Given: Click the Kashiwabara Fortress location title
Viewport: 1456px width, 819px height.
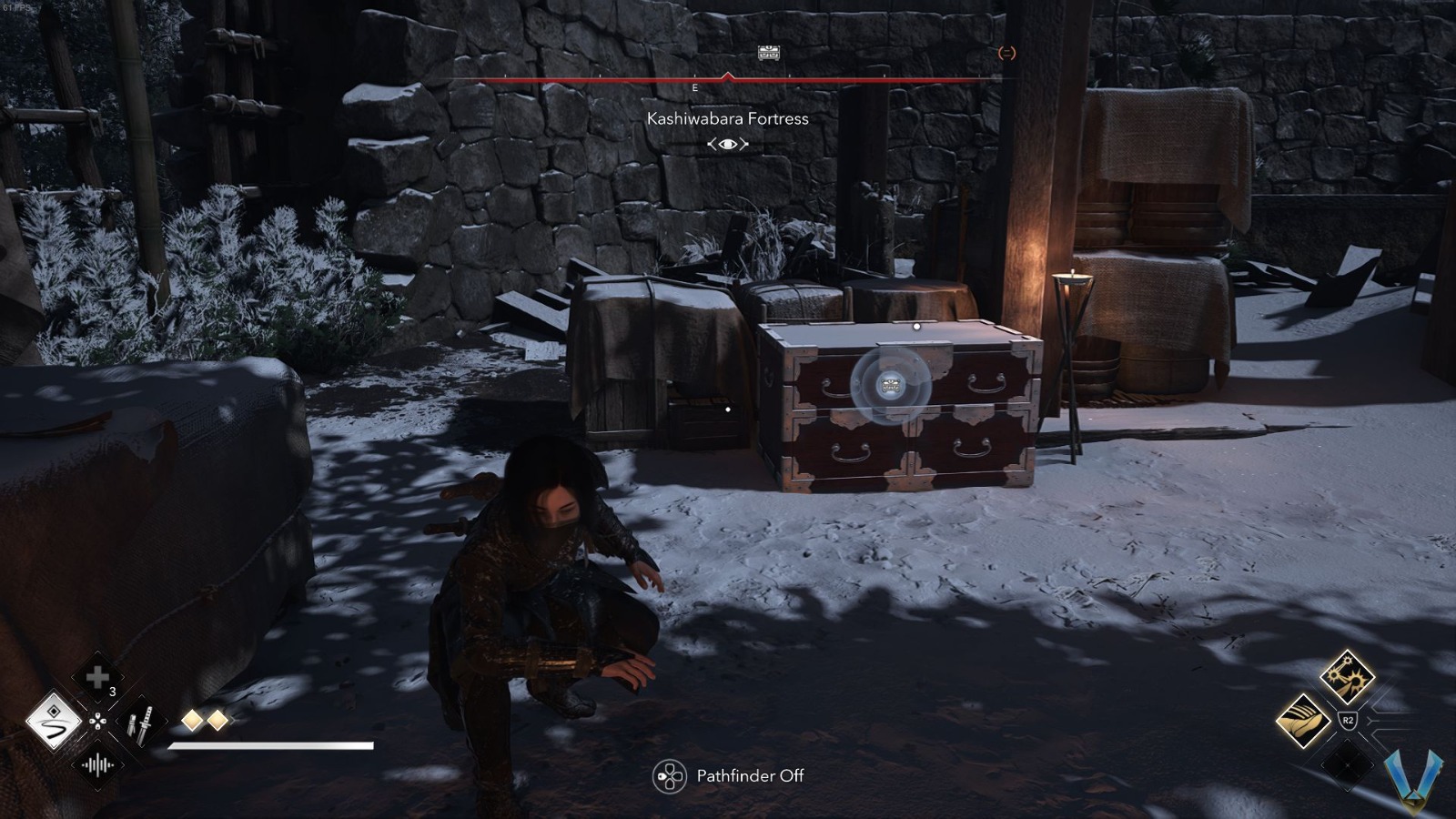Looking at the screenshot, I should tap(728, 117).
